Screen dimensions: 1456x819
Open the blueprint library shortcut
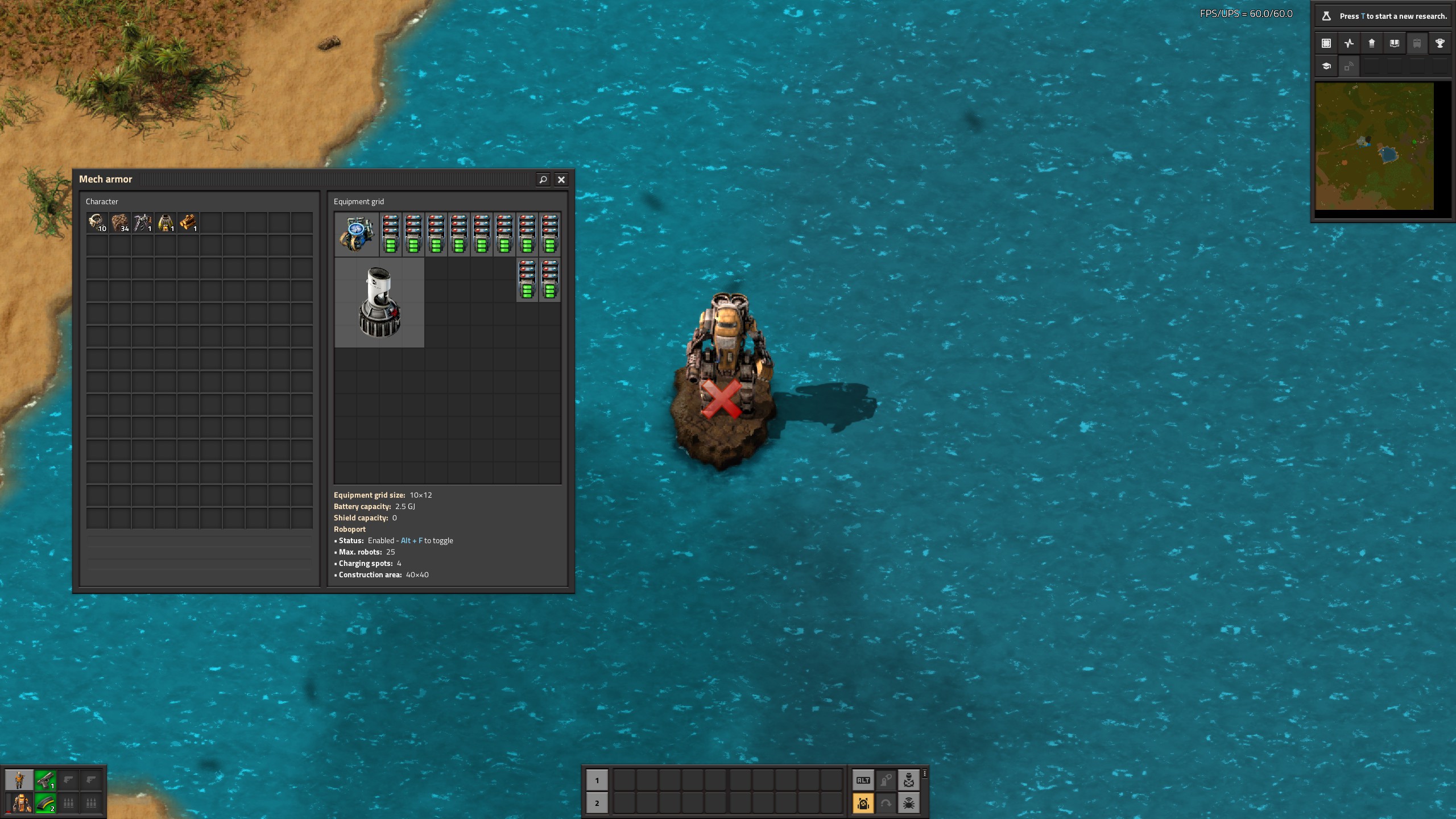1326,43
